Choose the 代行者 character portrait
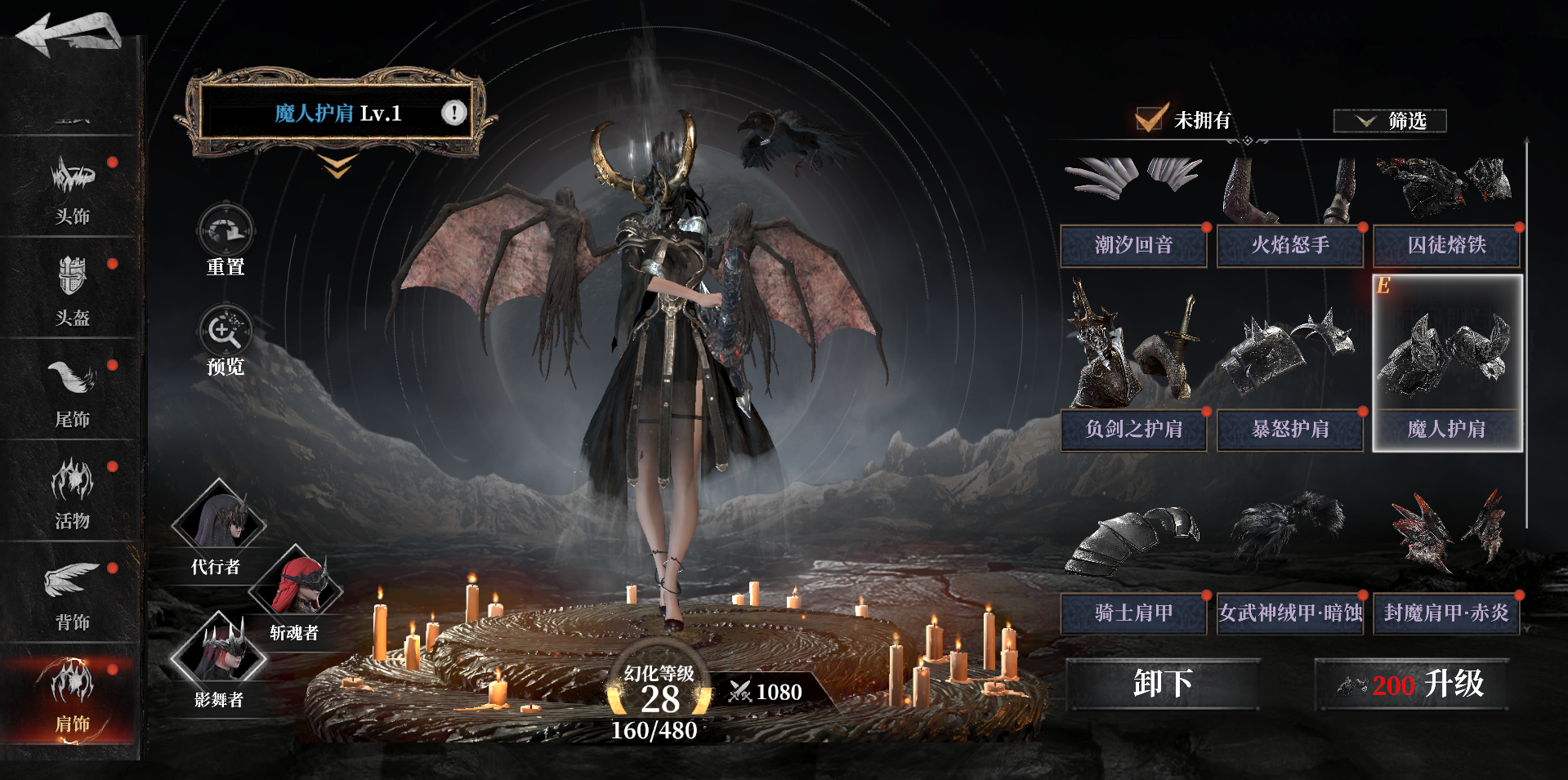Viewport: 1568px width, 780px height. coord(219,519)
